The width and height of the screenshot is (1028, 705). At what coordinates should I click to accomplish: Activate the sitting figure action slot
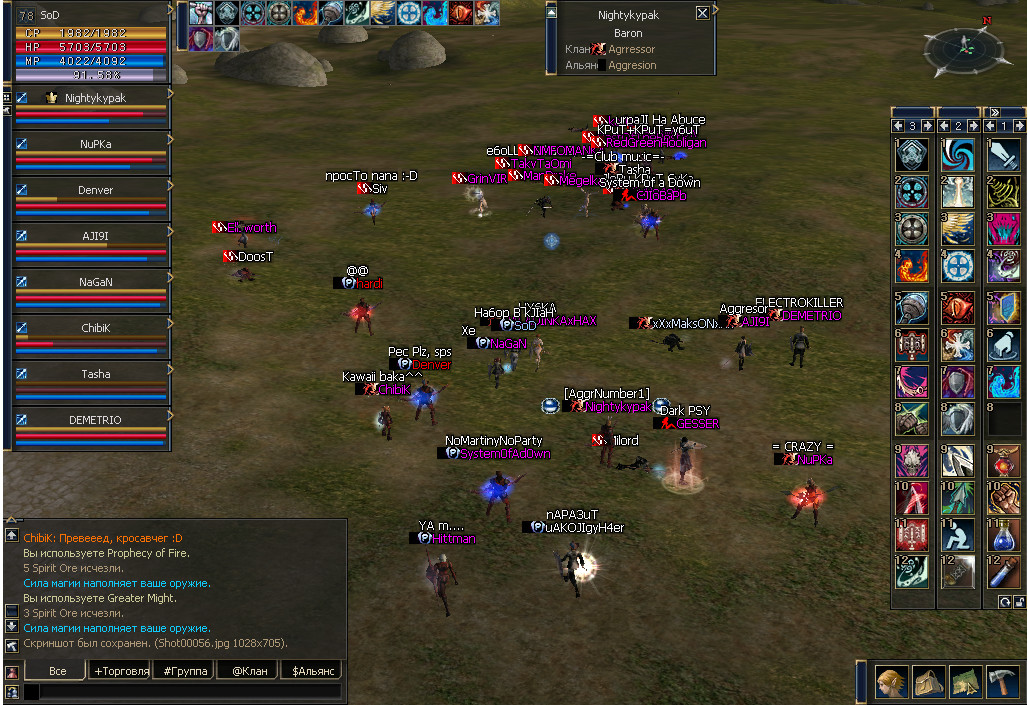pos(957,532)
